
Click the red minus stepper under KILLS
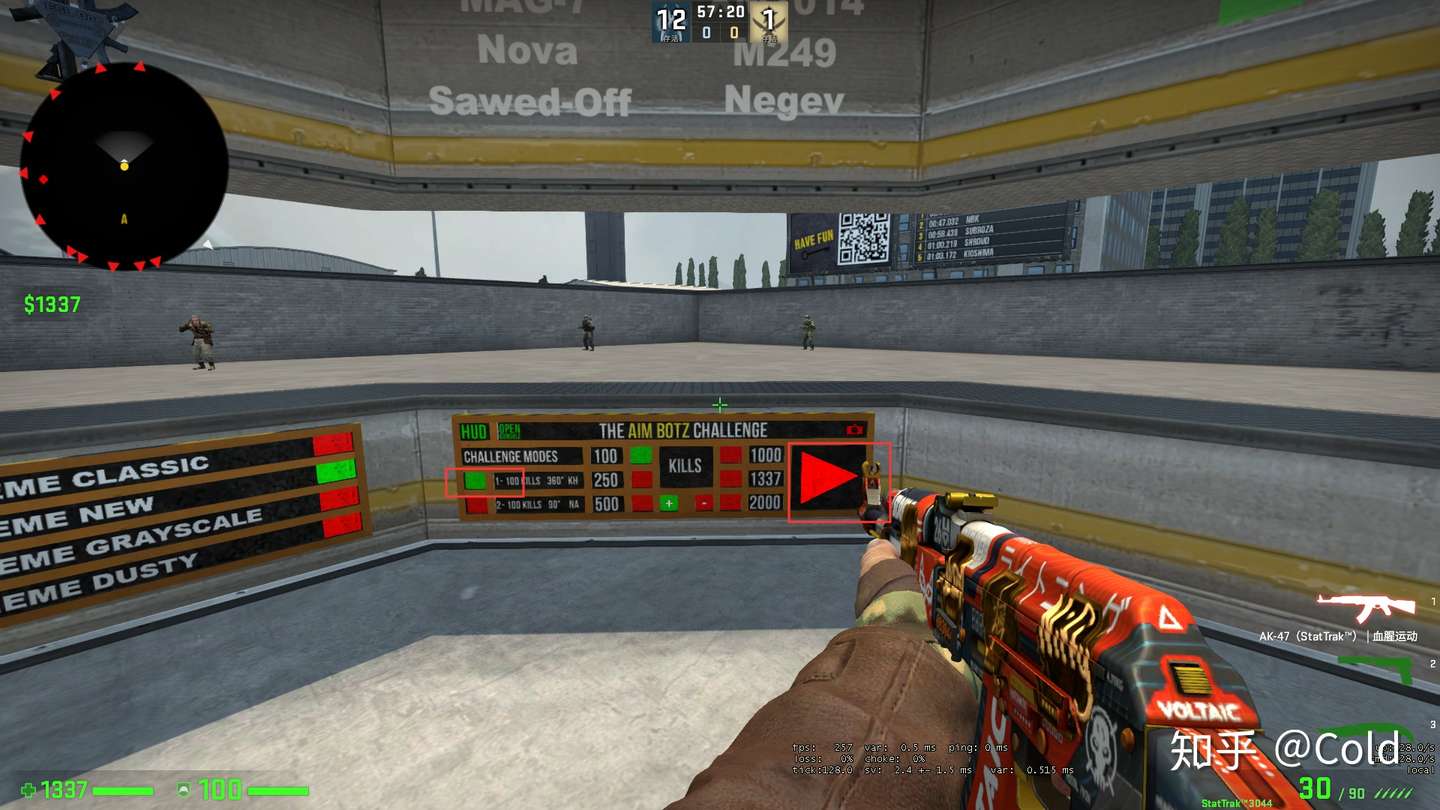click(x=705, y=504)
